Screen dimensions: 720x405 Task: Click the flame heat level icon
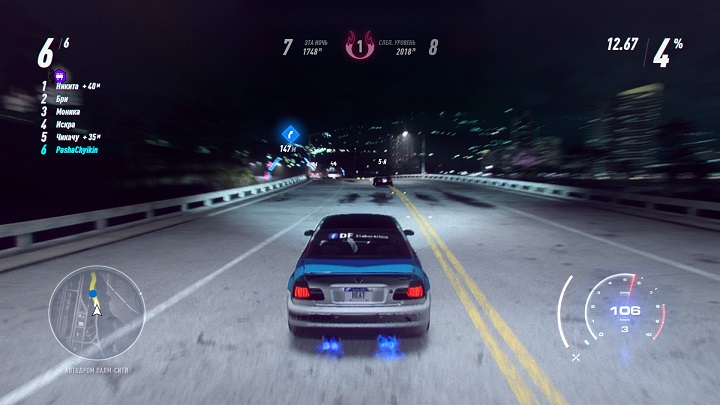358,46
